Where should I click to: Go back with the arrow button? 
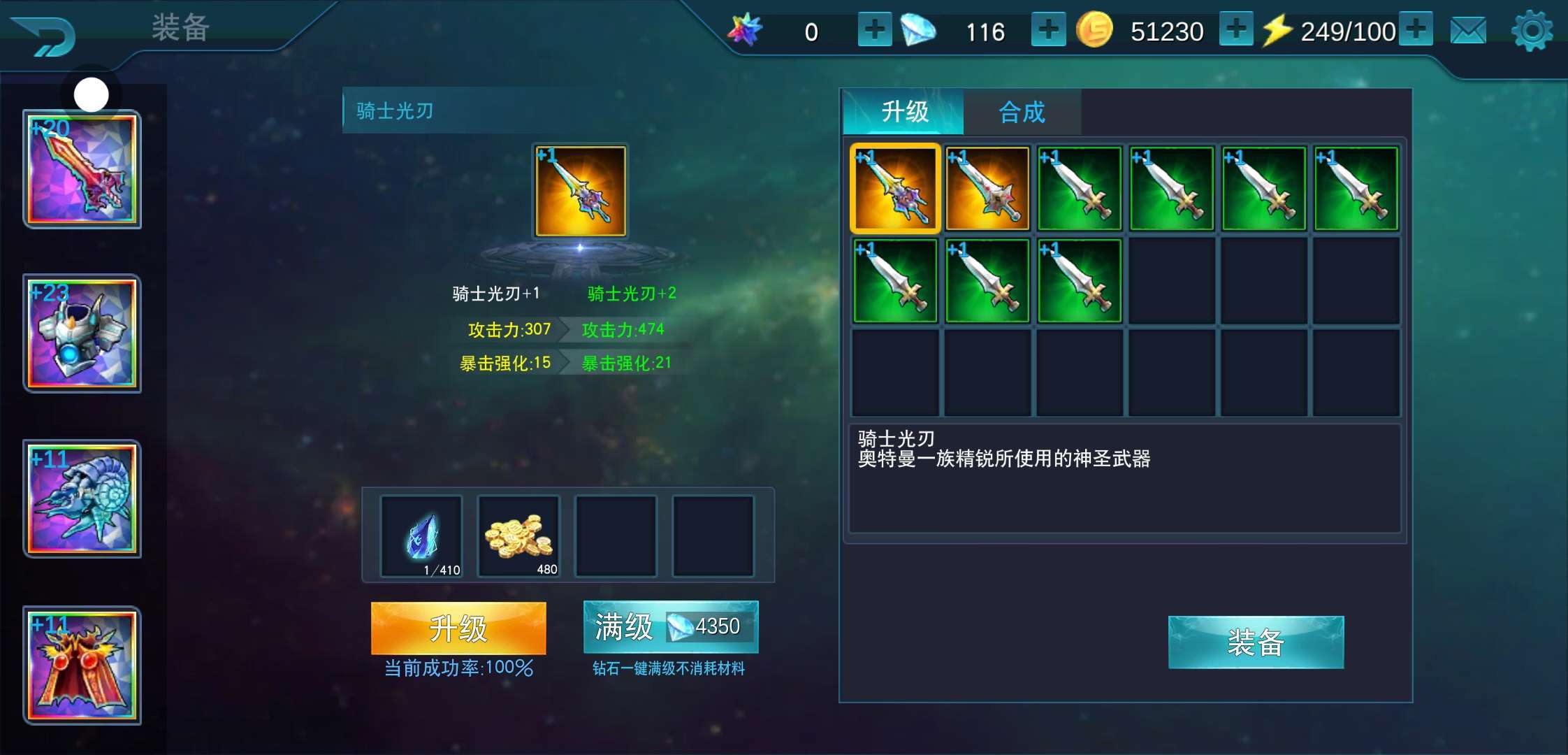[43, 35]
